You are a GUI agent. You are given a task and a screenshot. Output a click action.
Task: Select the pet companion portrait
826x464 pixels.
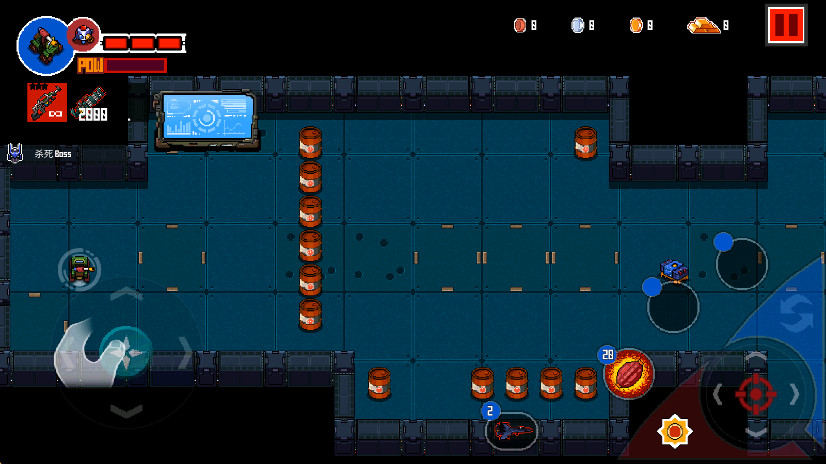(82, 35)
